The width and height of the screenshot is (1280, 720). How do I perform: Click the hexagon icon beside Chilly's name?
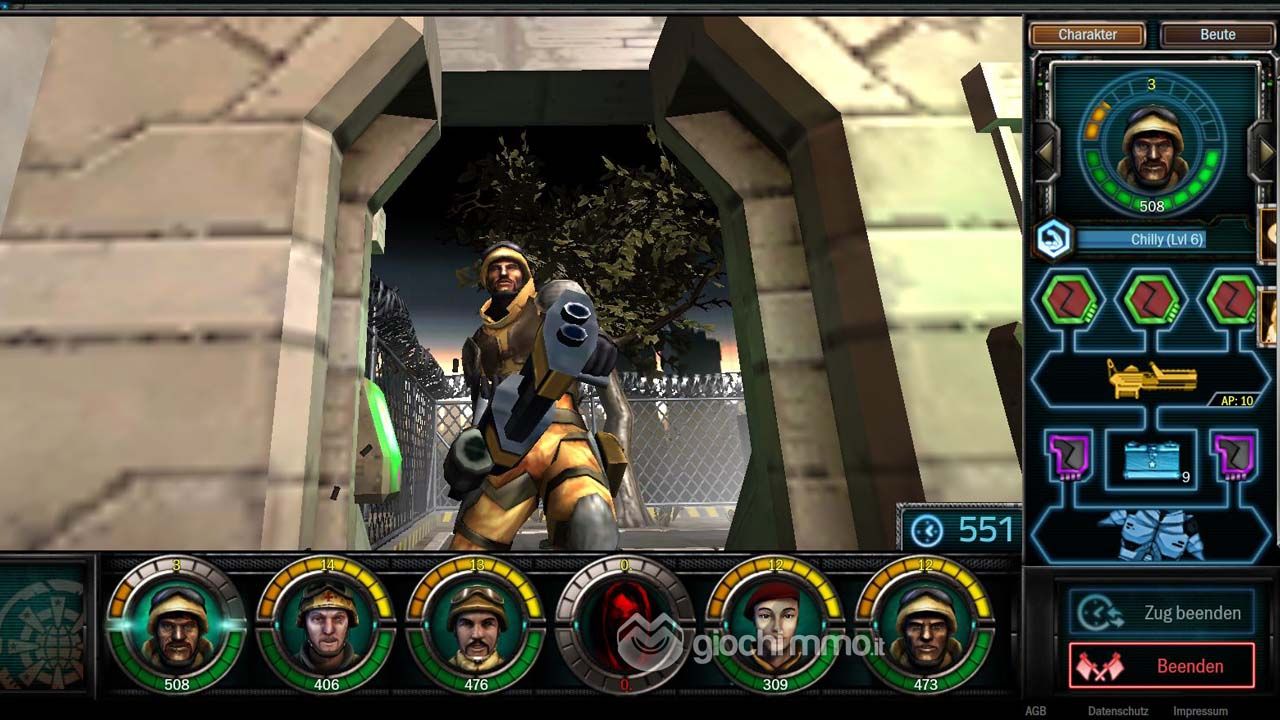(x=1053, y=238)
